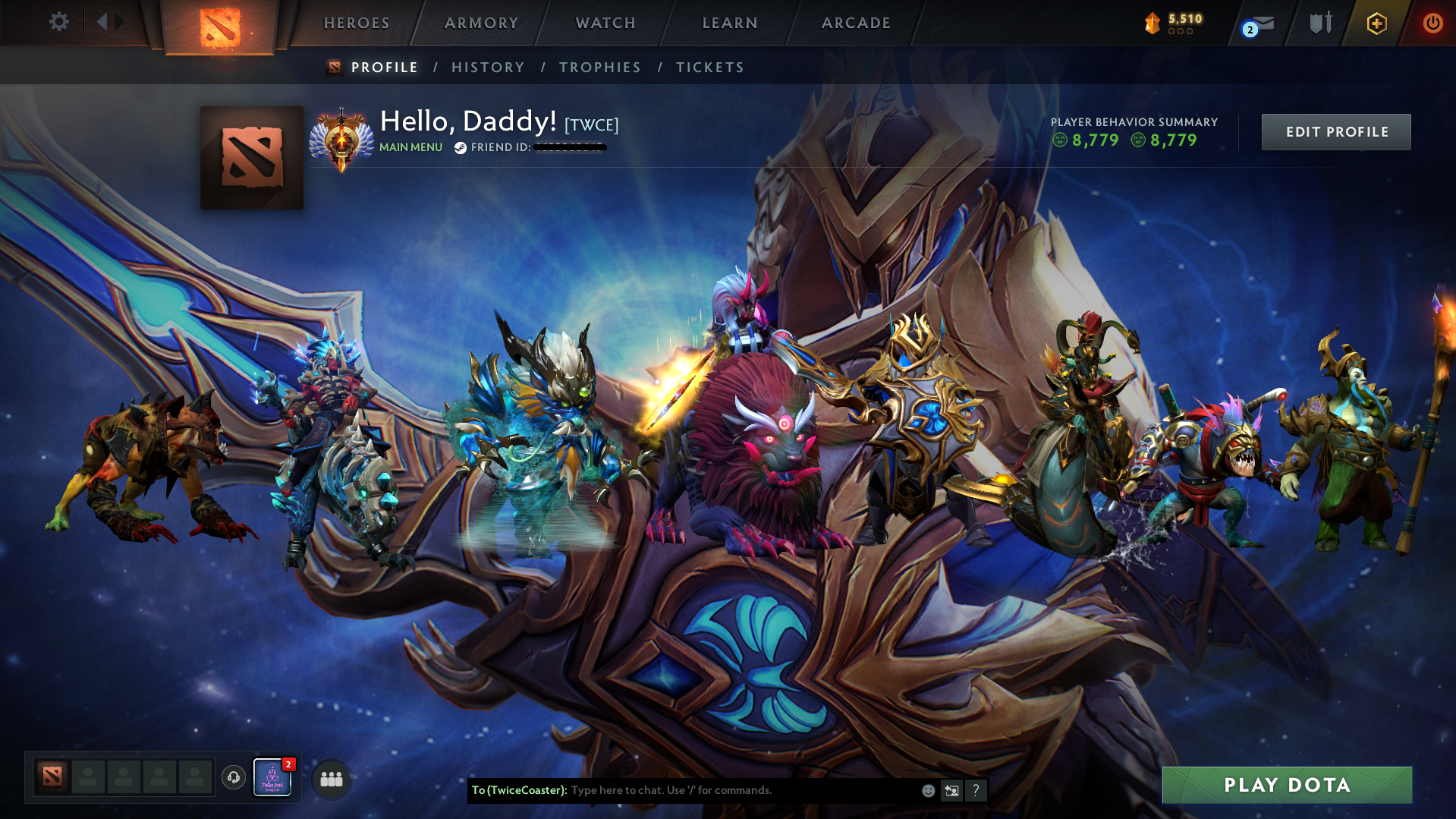
Task: Open the emoticon picker in chat bar
Action: [927, 790]
